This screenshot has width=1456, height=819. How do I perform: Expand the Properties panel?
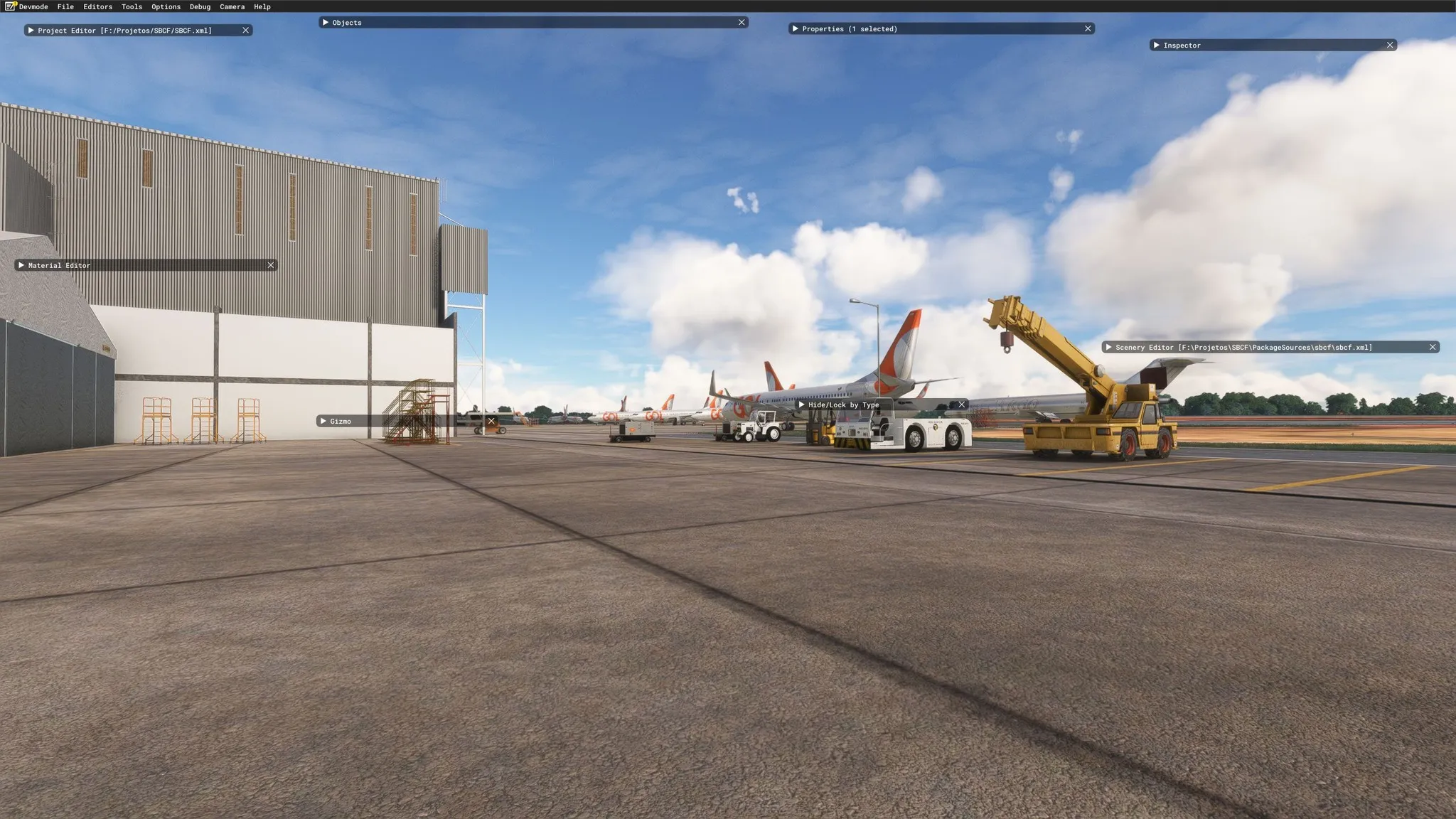[x=795, y=29]
